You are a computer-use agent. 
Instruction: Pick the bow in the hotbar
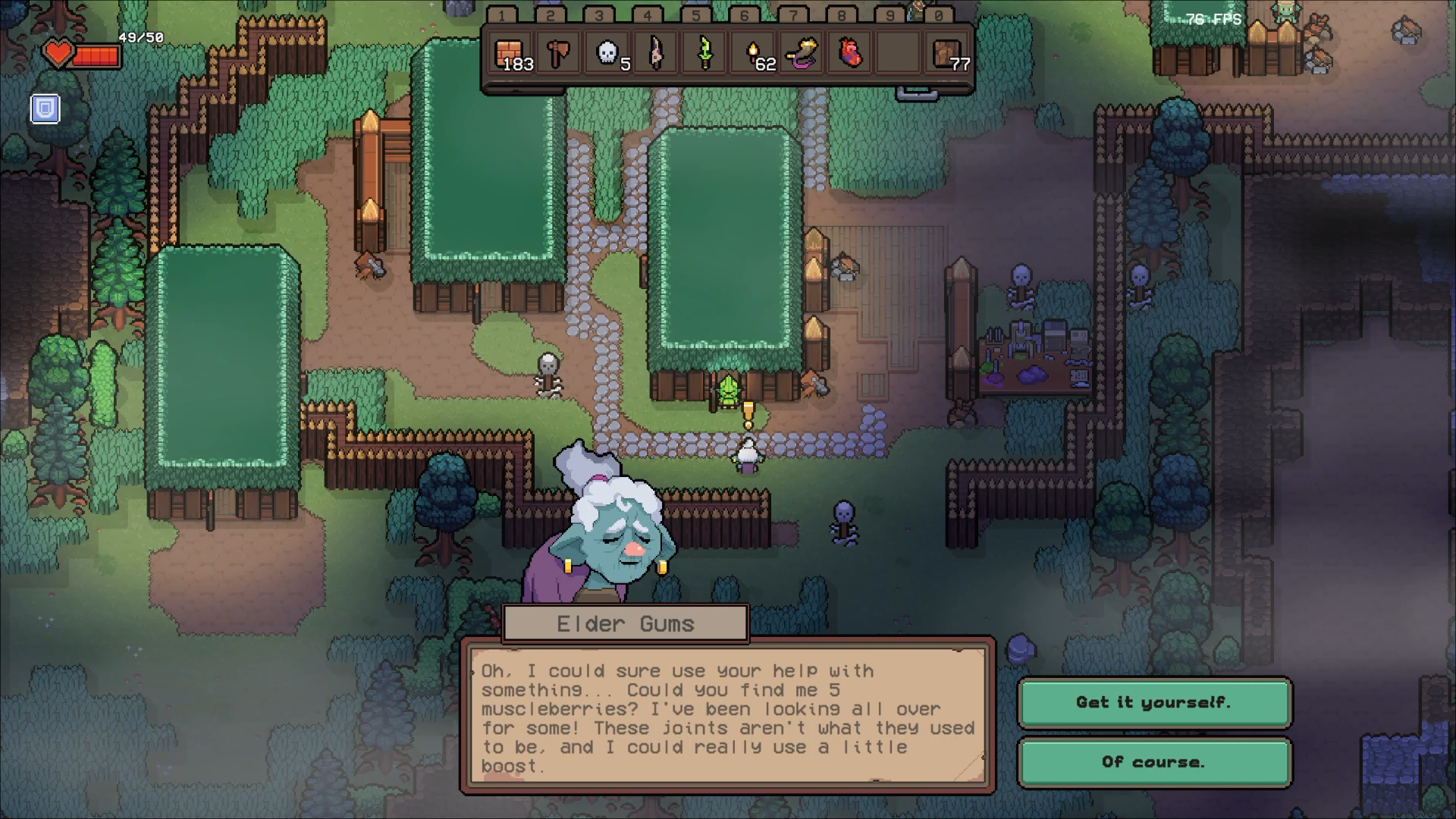(x=656, y=54)
